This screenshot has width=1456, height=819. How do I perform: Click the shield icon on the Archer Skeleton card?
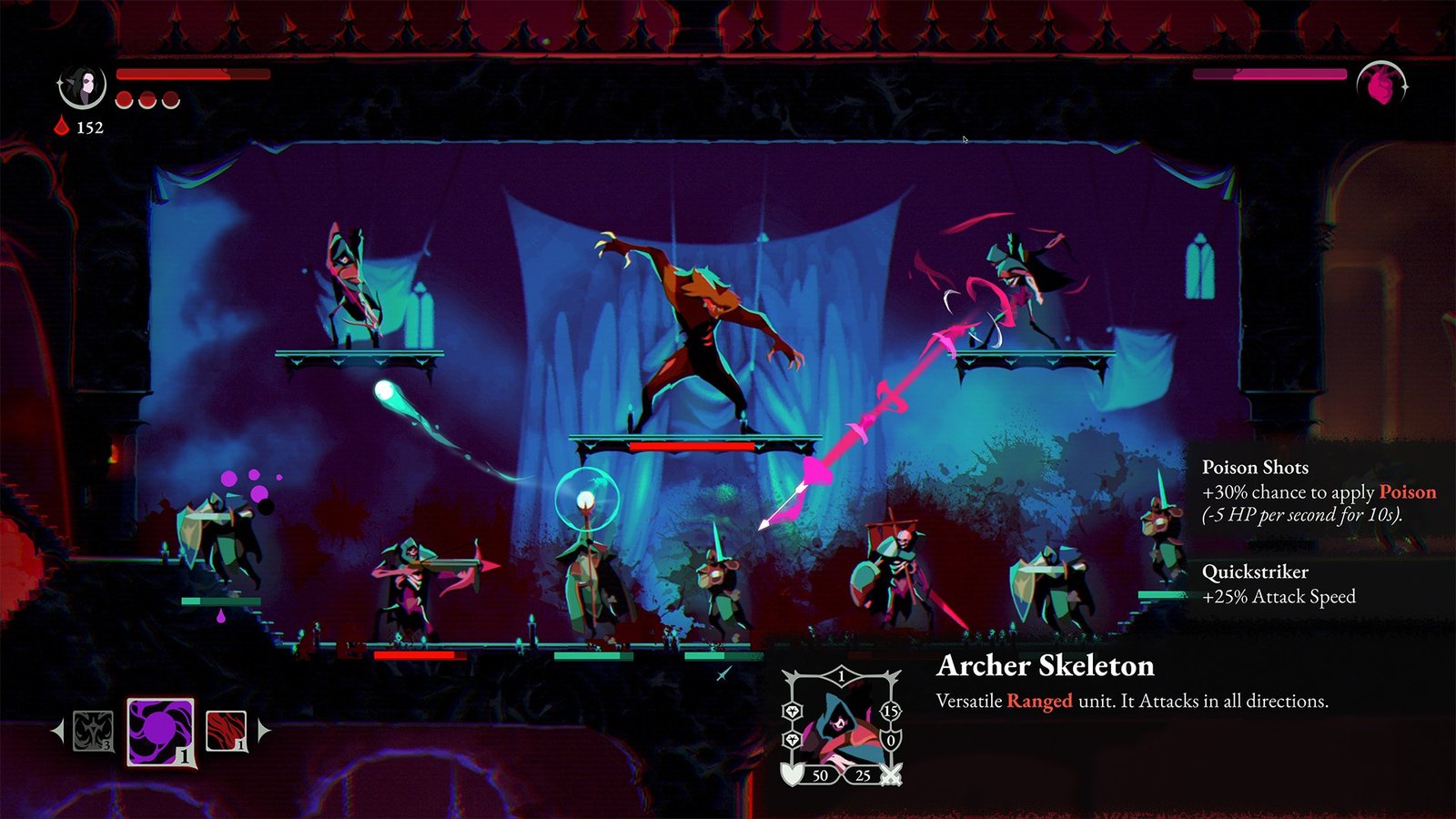point(793,774)
